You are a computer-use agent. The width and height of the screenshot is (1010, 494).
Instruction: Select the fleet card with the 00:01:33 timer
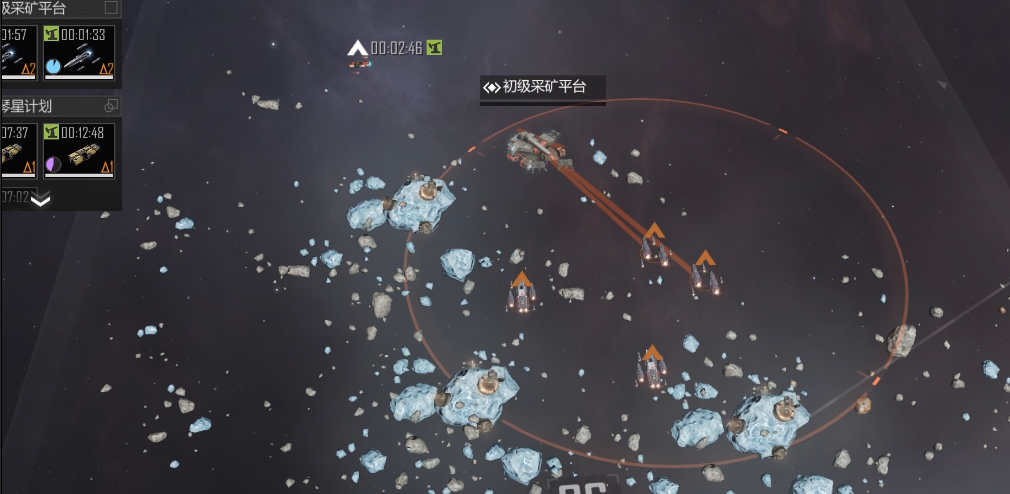(x=79, y=53)
